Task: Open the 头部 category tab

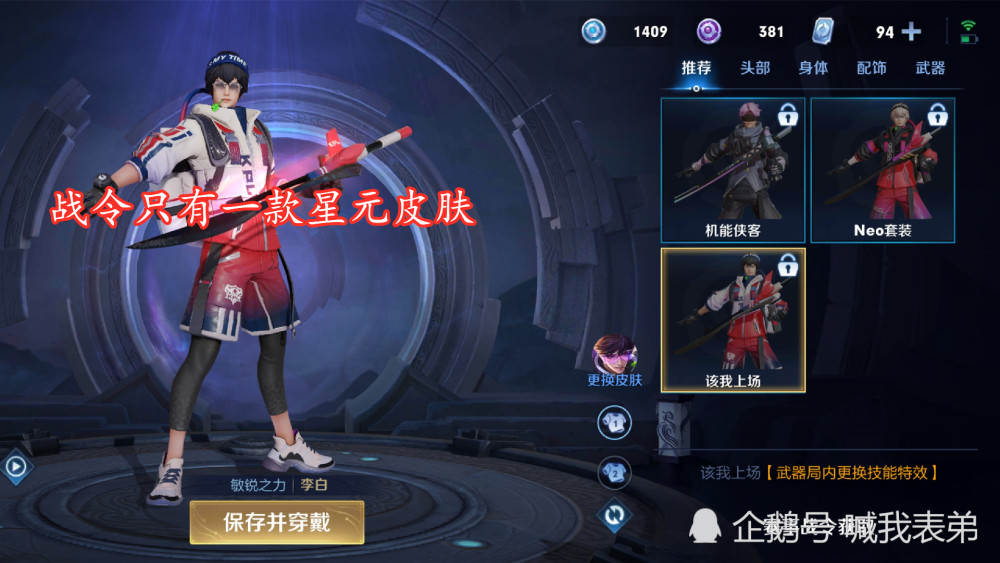Action: (755, 68)
